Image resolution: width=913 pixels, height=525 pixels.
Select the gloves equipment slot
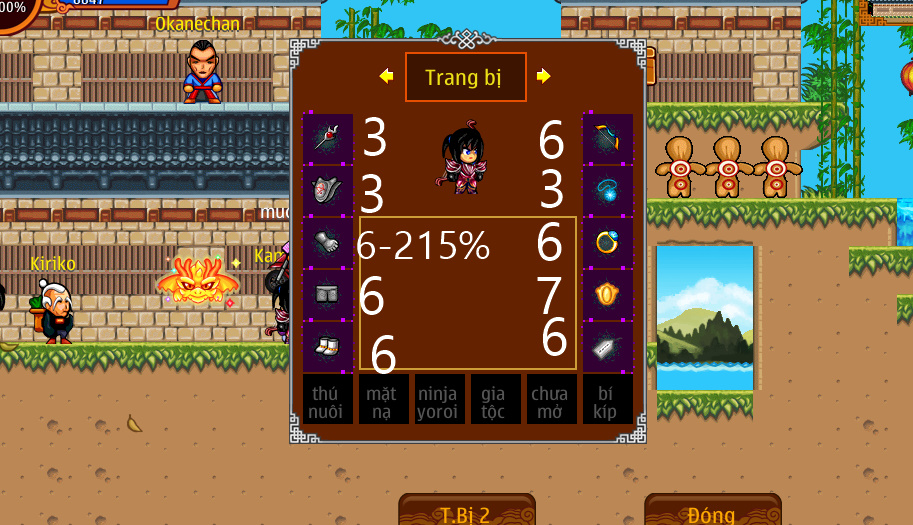328,243
